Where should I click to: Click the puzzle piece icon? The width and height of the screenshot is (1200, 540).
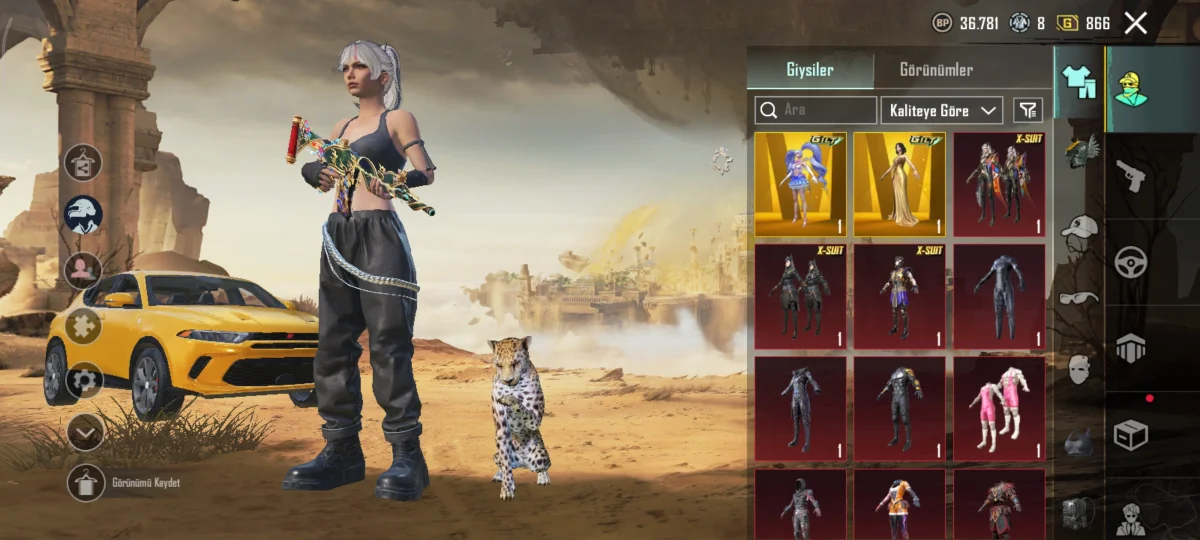pyautogui.click(x=83, y=326)
